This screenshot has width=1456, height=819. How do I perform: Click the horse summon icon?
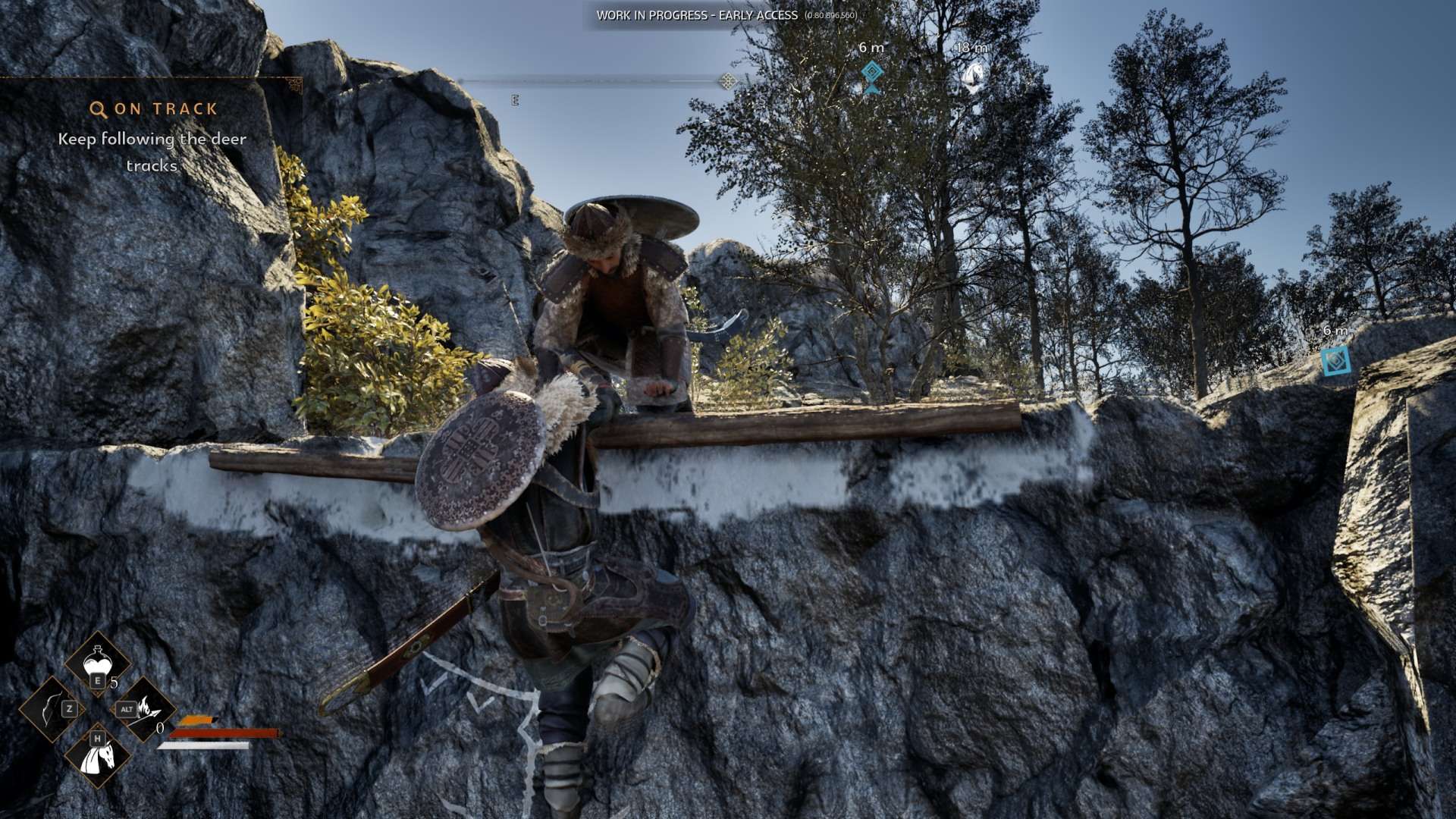point(98,755)
